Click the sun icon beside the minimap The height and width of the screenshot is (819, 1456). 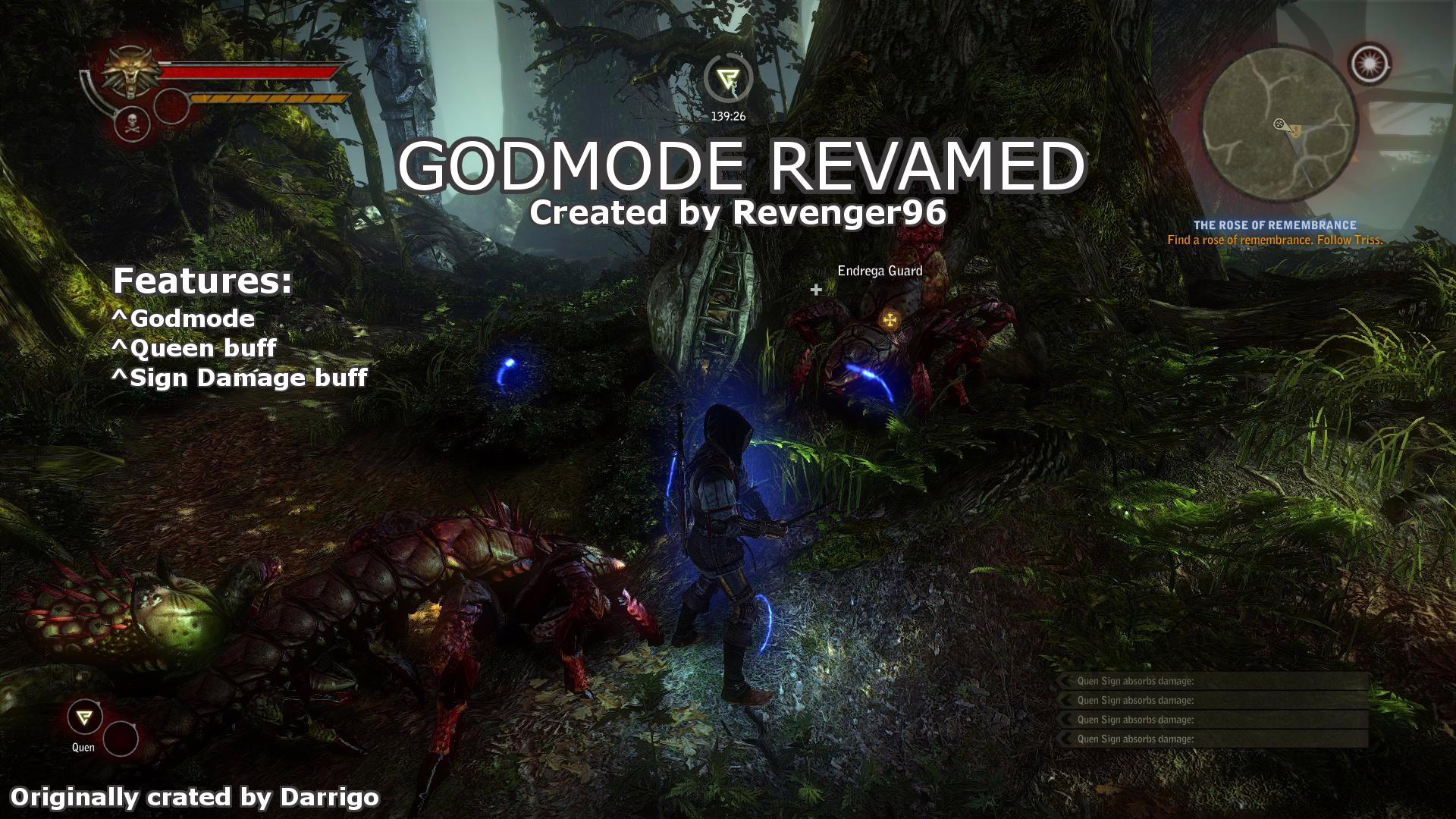click(1370, 64)
